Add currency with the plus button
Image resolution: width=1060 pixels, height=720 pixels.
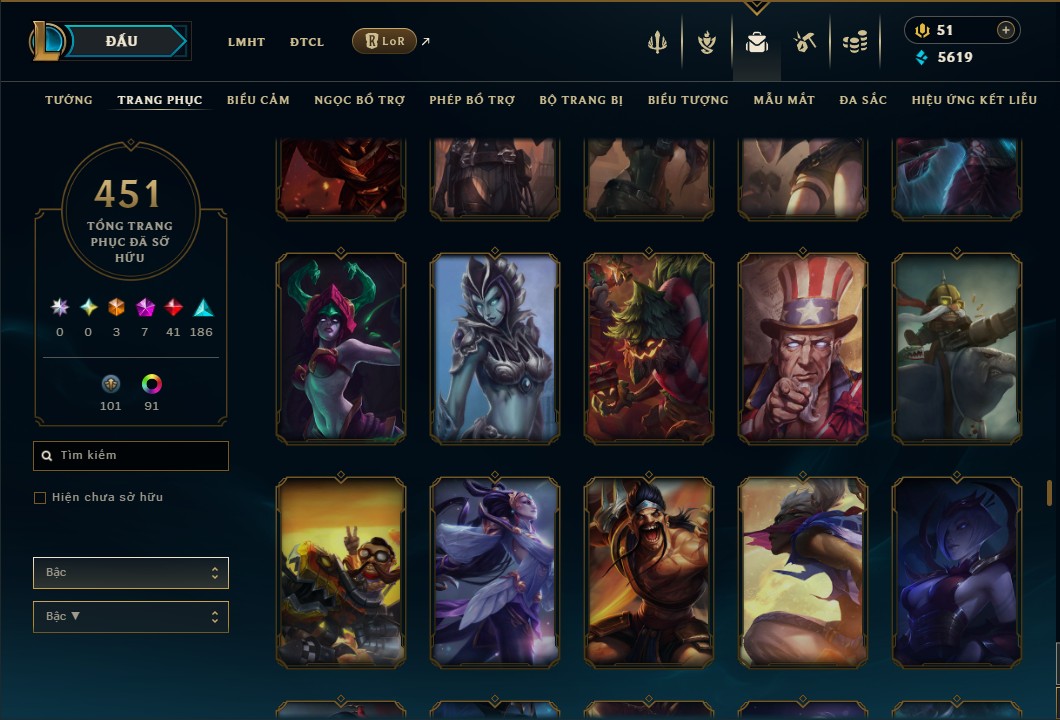click(1005, 30)
